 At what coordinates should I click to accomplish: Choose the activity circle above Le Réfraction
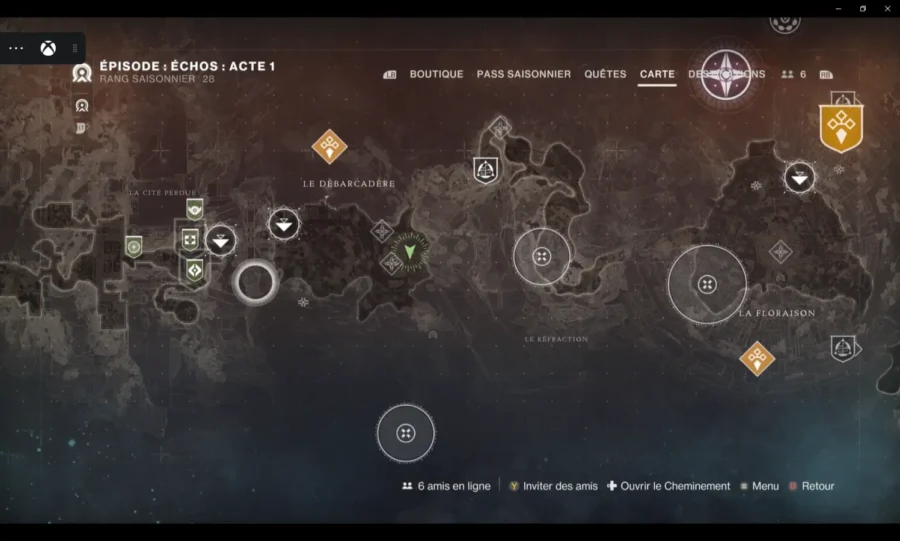542,257
